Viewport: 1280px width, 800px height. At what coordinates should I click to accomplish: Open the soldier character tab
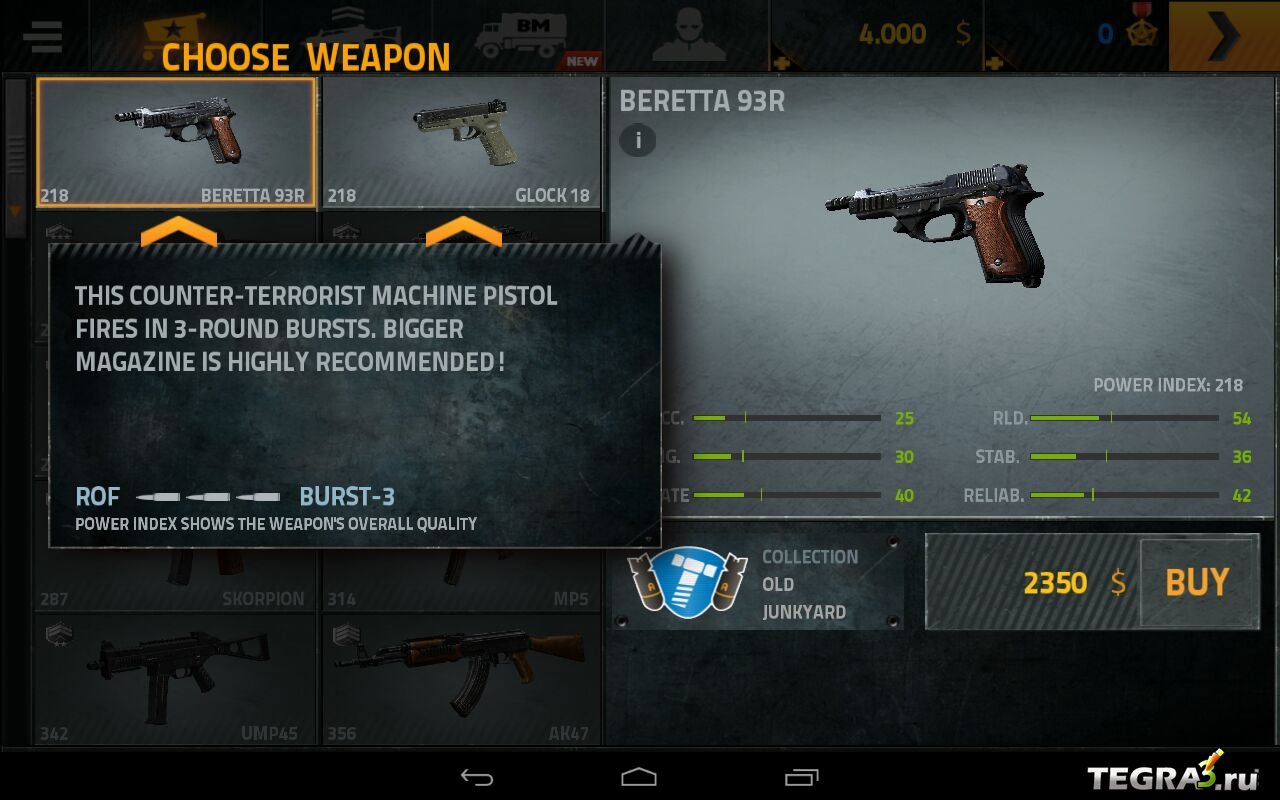pos(686,36)
